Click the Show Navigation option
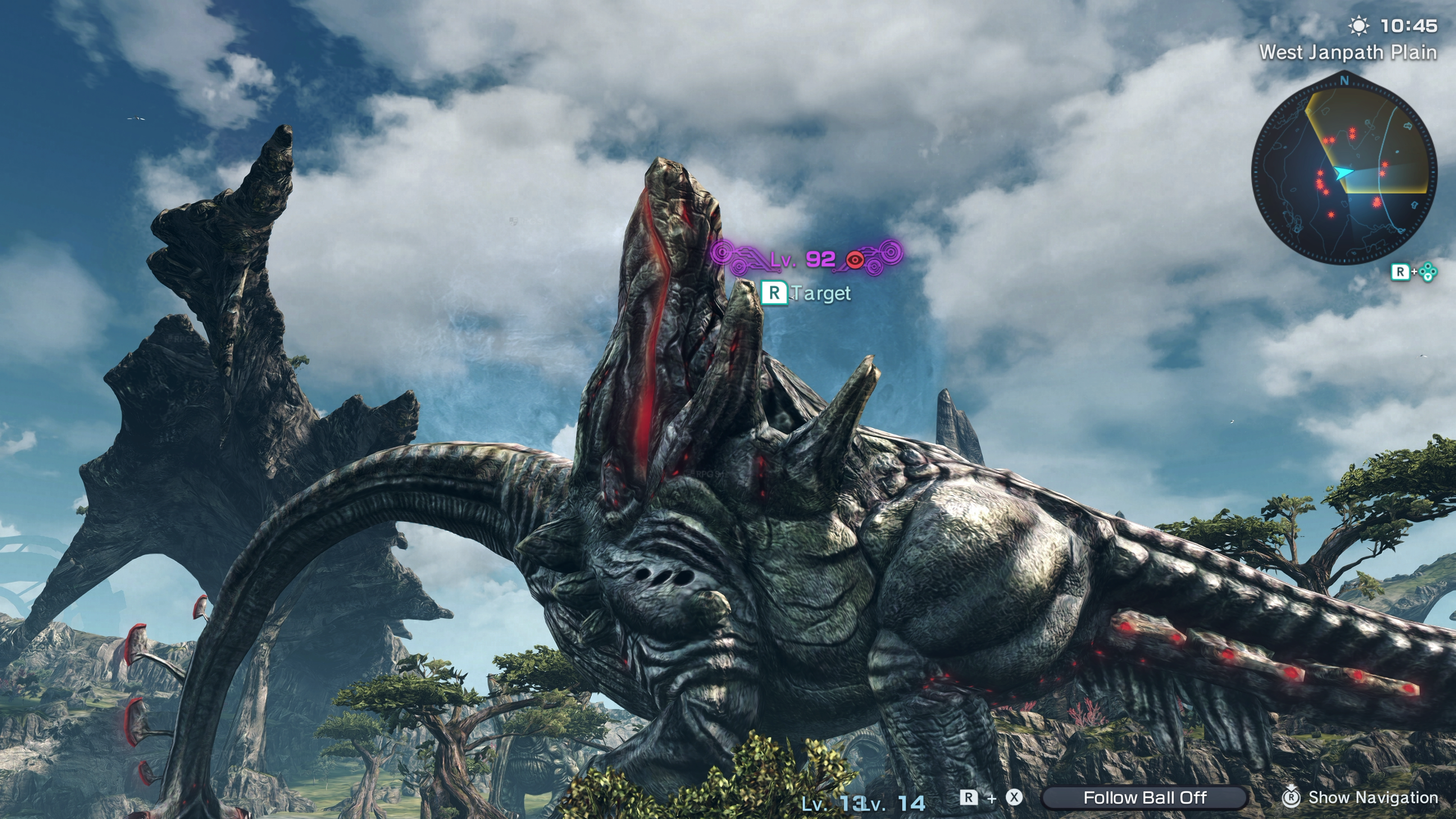The image size is (1456, 819). (1361, 797)
